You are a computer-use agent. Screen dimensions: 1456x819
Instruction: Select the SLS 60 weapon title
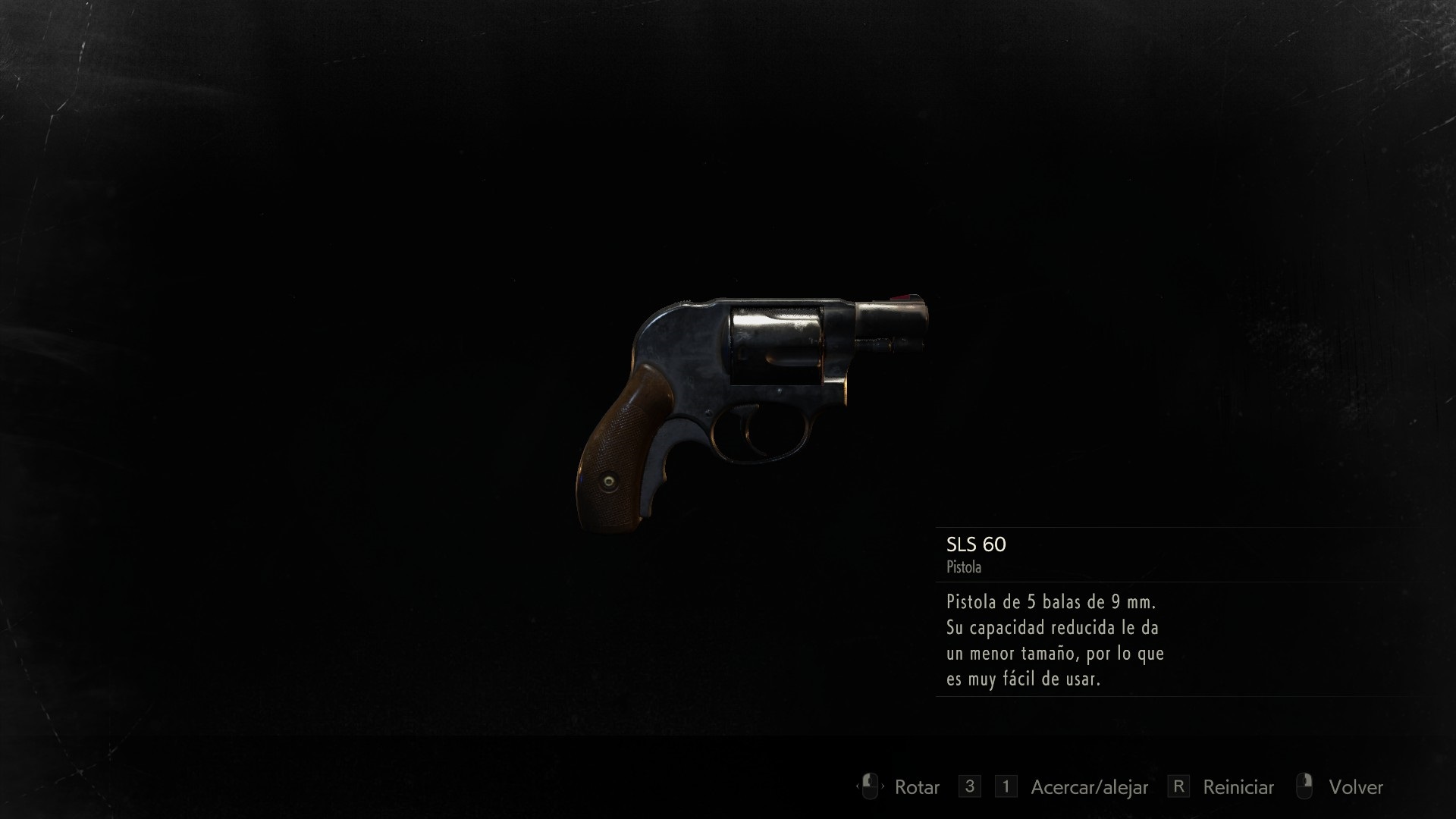click(975, 545)
